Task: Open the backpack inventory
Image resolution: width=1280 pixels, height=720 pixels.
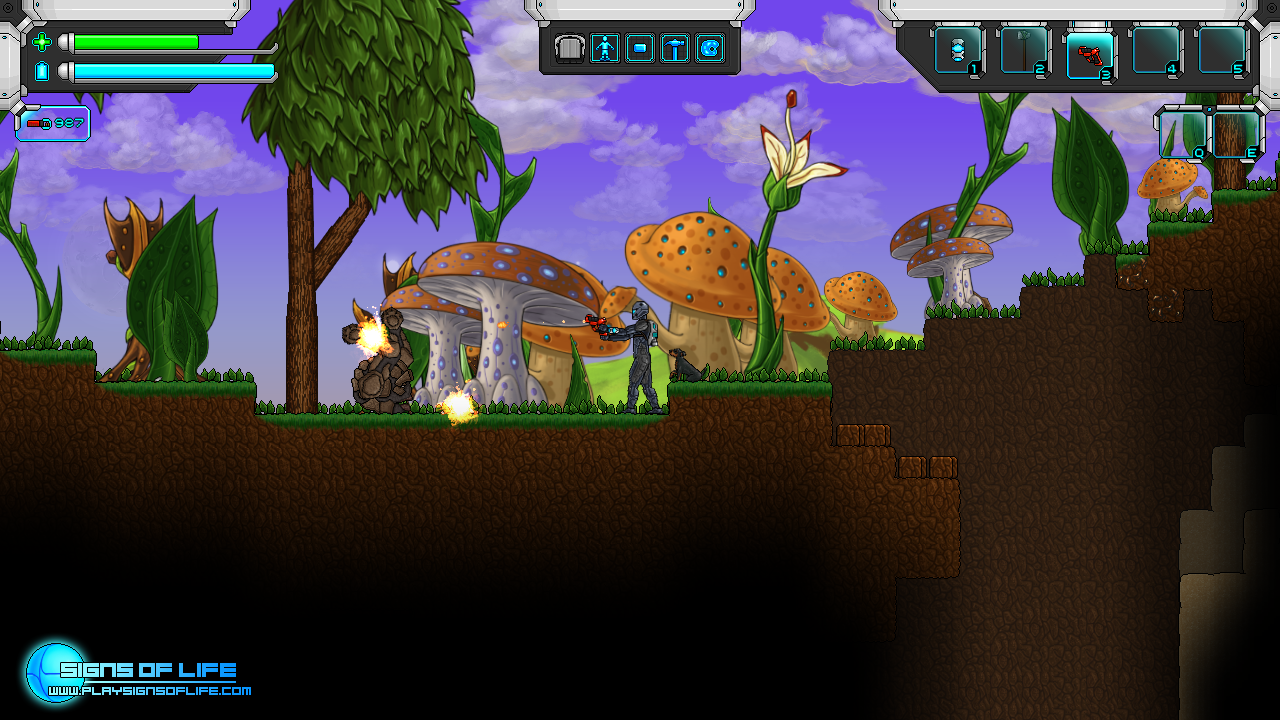Action: 570,48
